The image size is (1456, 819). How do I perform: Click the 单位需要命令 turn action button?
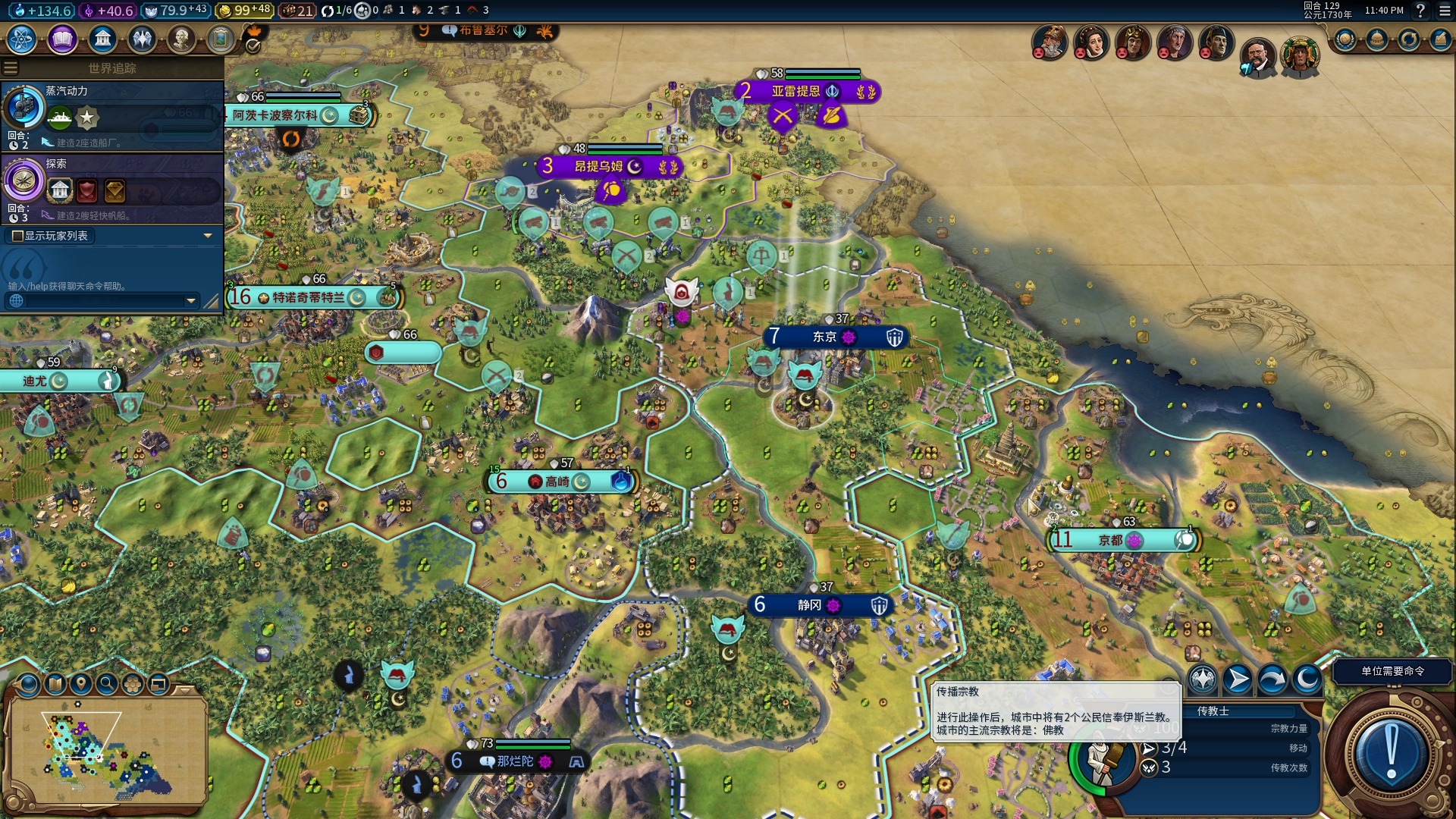coord(1392,672)
